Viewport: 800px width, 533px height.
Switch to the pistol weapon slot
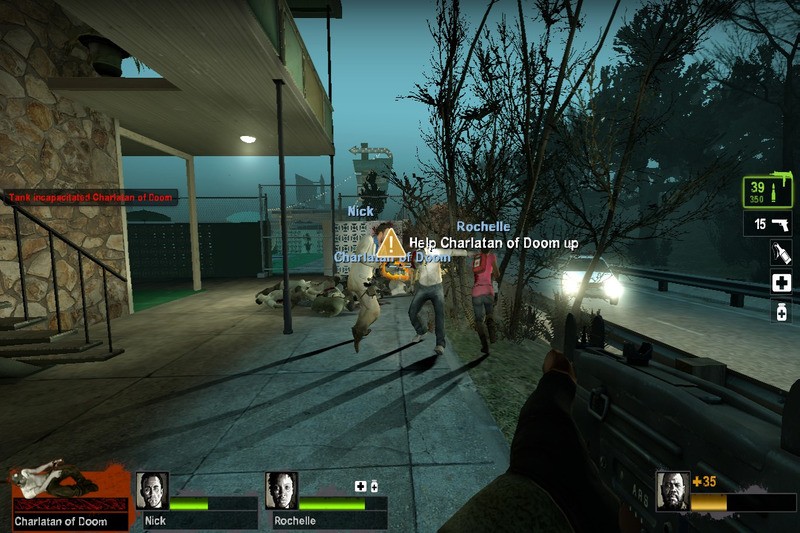768,225
